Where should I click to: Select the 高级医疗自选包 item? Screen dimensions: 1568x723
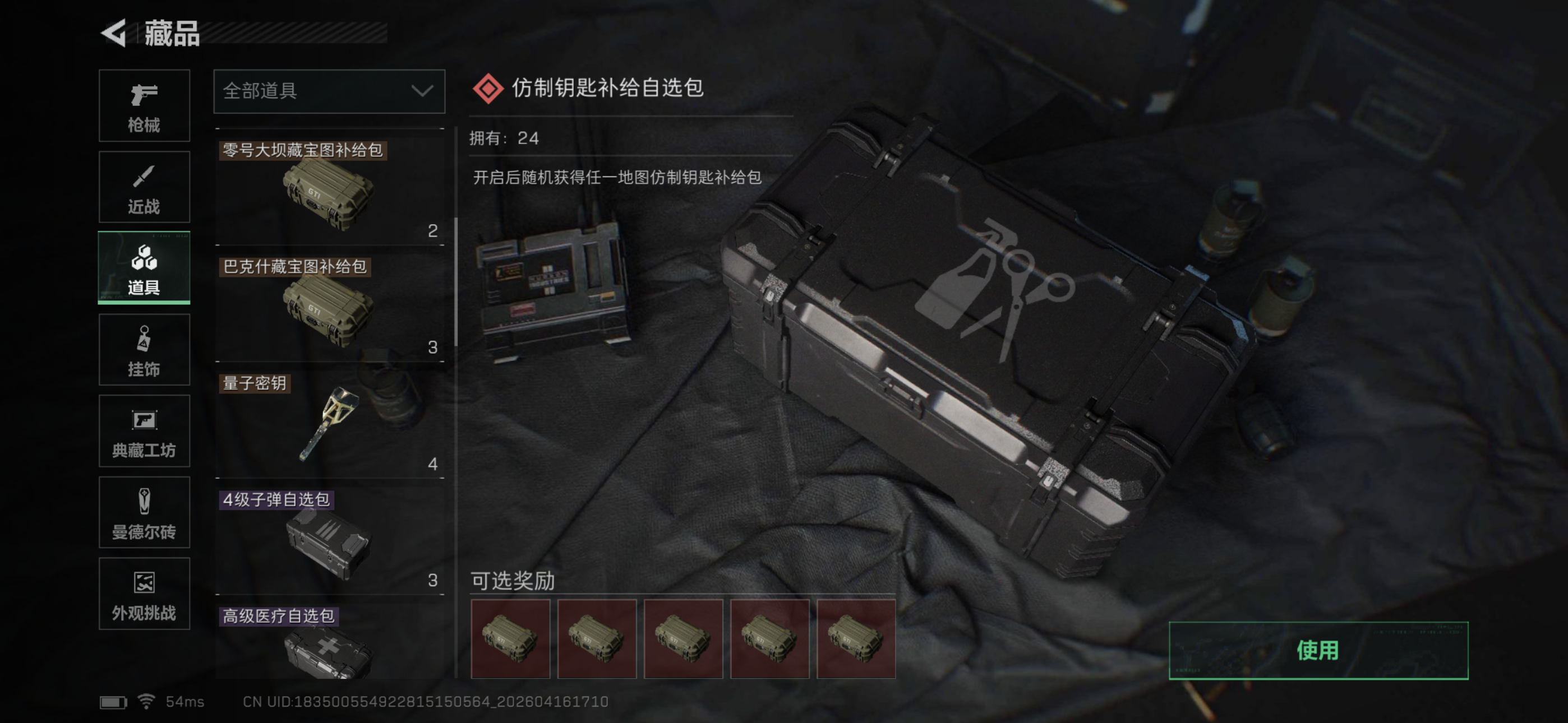click(329, 642)
